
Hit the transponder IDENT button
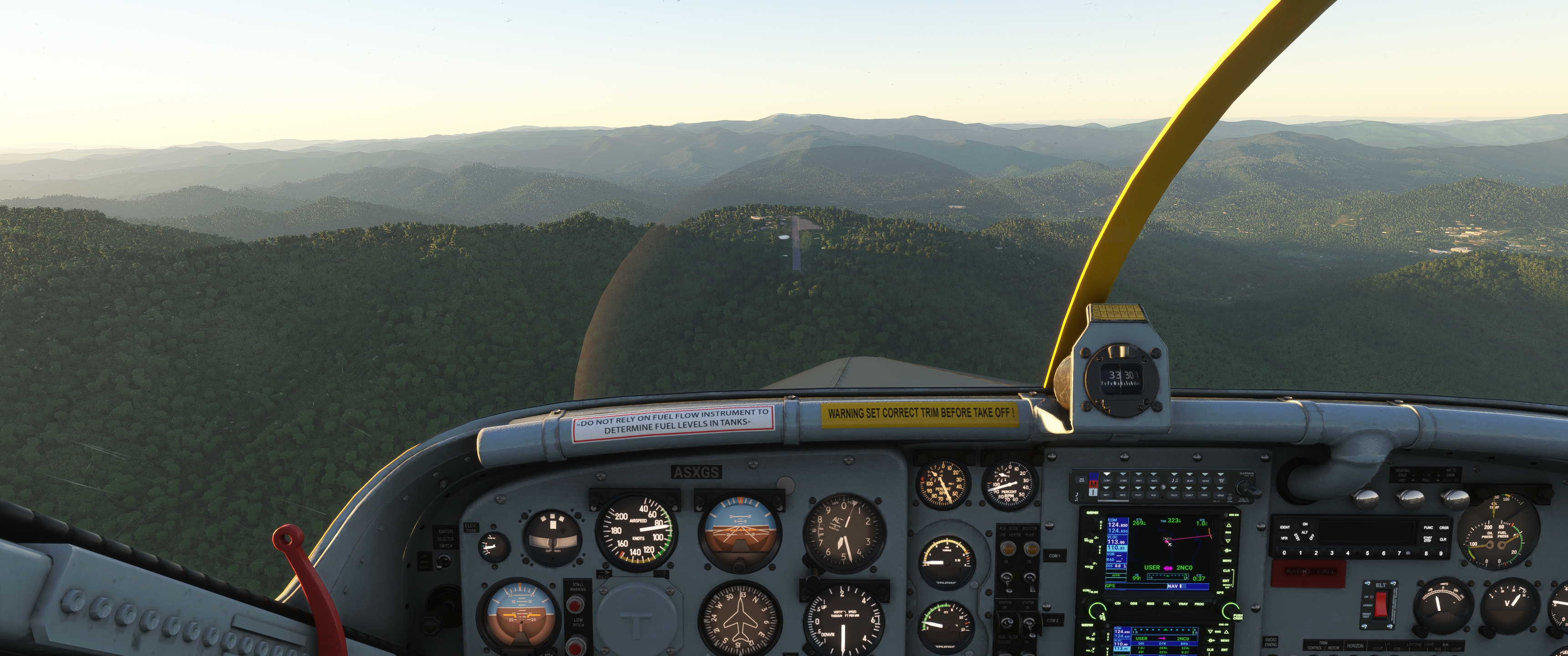click(1285, 527)
